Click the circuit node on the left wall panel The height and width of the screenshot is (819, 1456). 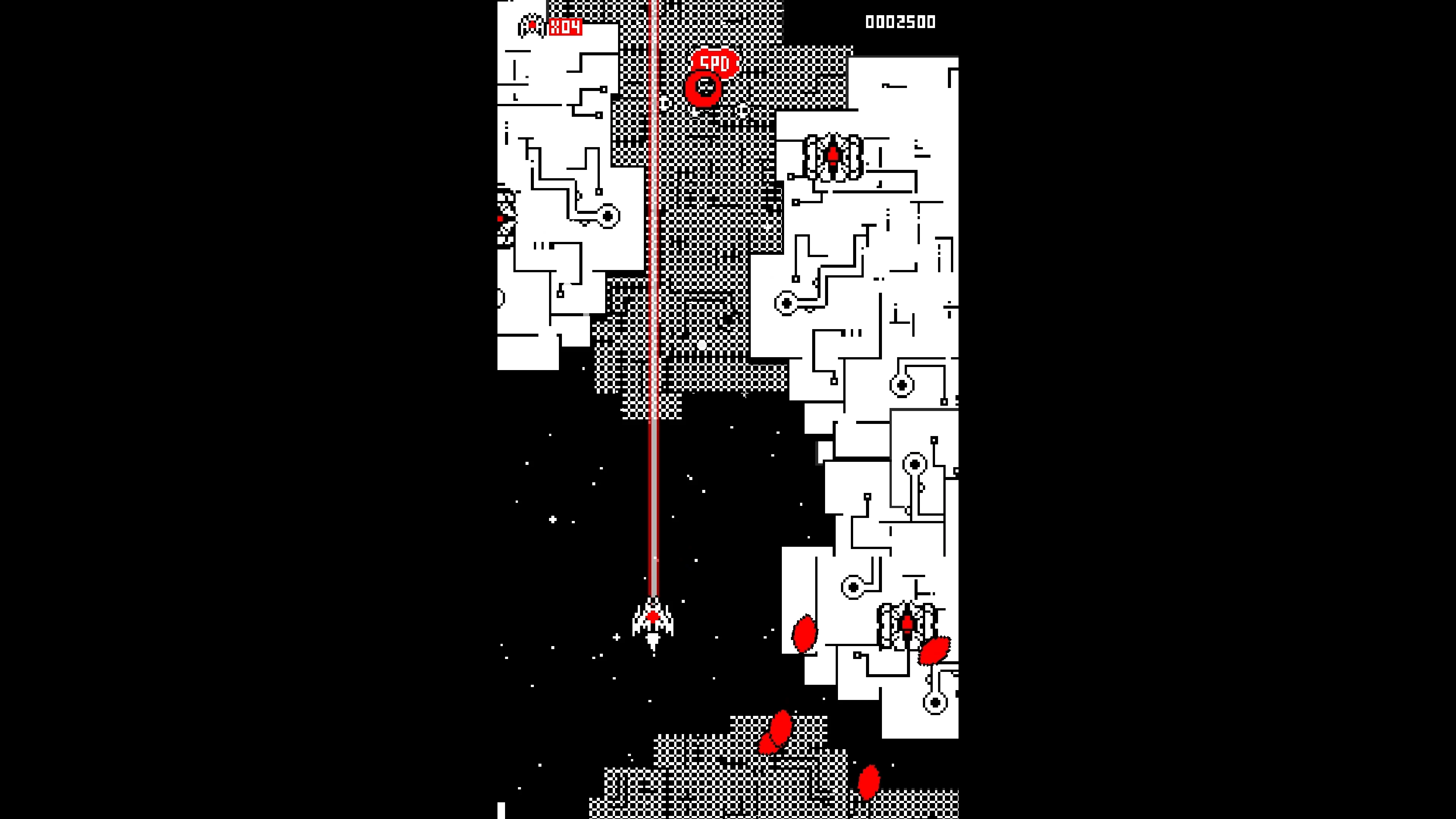(607, 216)
